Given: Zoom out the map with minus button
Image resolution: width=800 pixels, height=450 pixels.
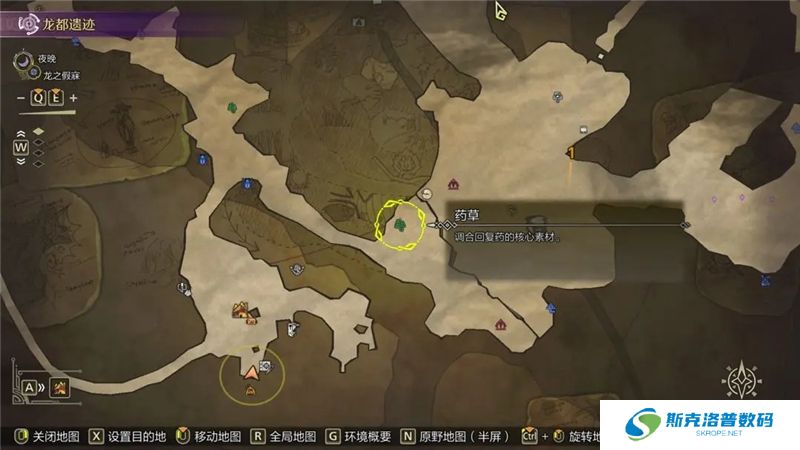Looking at the screenshot, I should (21, 97).
